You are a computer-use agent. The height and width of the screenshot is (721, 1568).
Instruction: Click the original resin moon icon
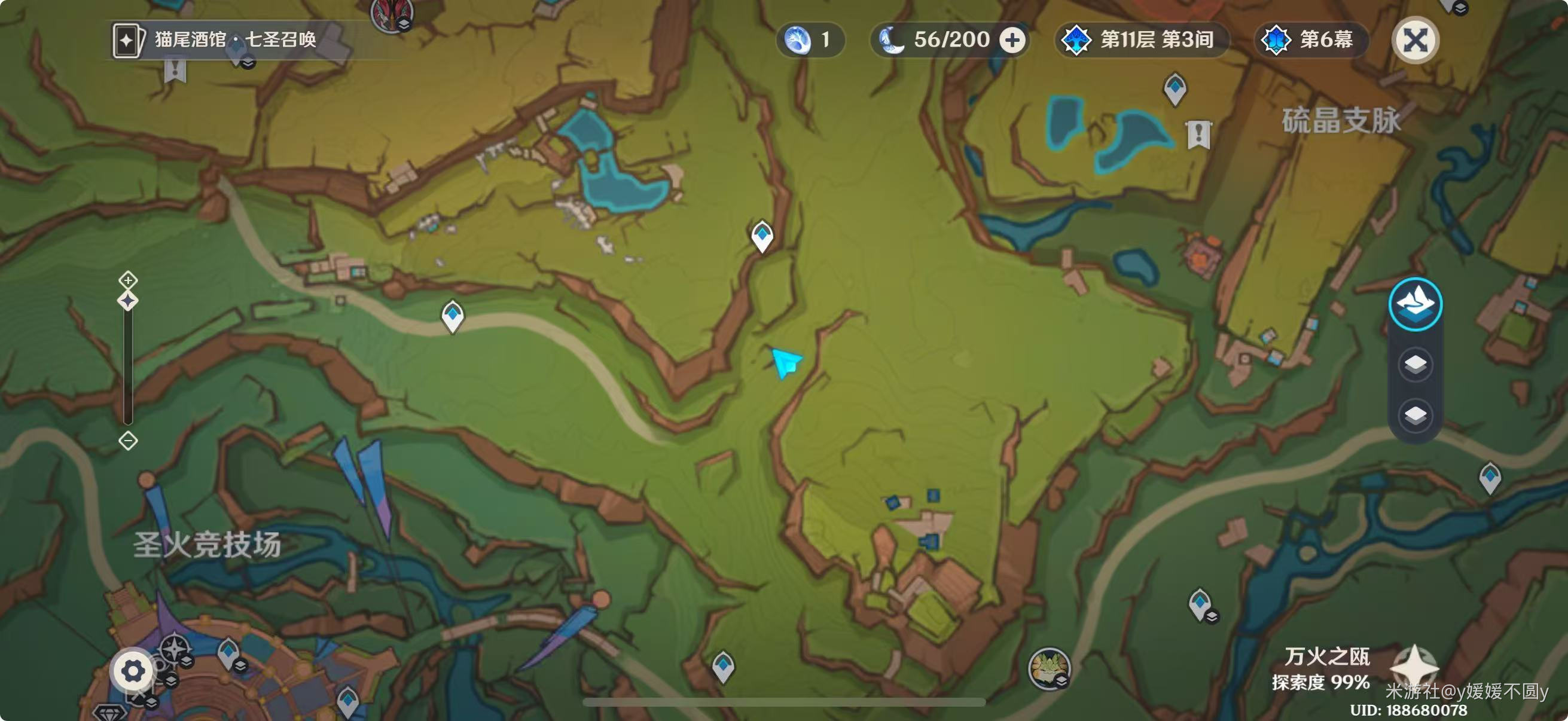point(892,40)
